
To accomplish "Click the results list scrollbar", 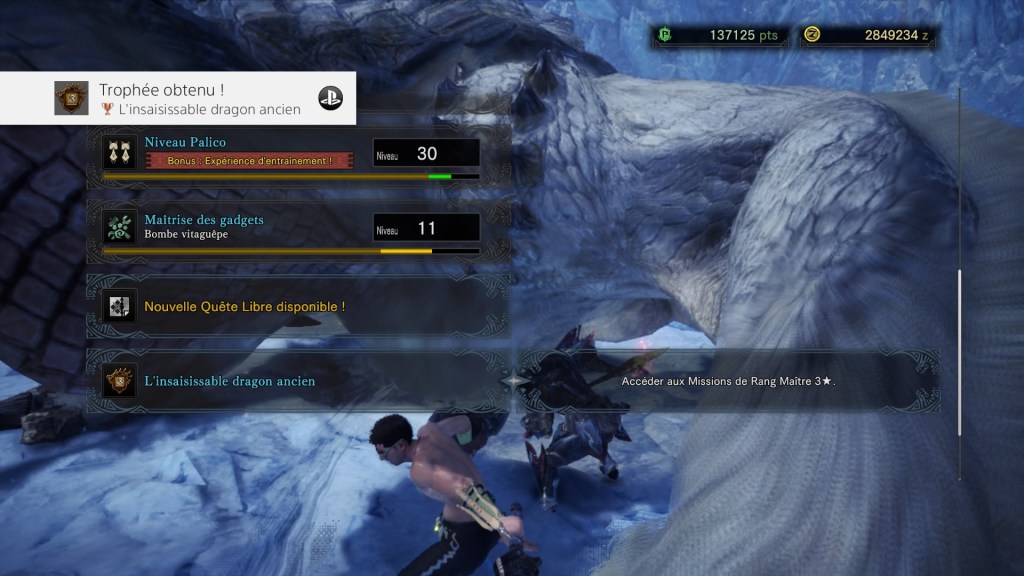I will (959, 350).
